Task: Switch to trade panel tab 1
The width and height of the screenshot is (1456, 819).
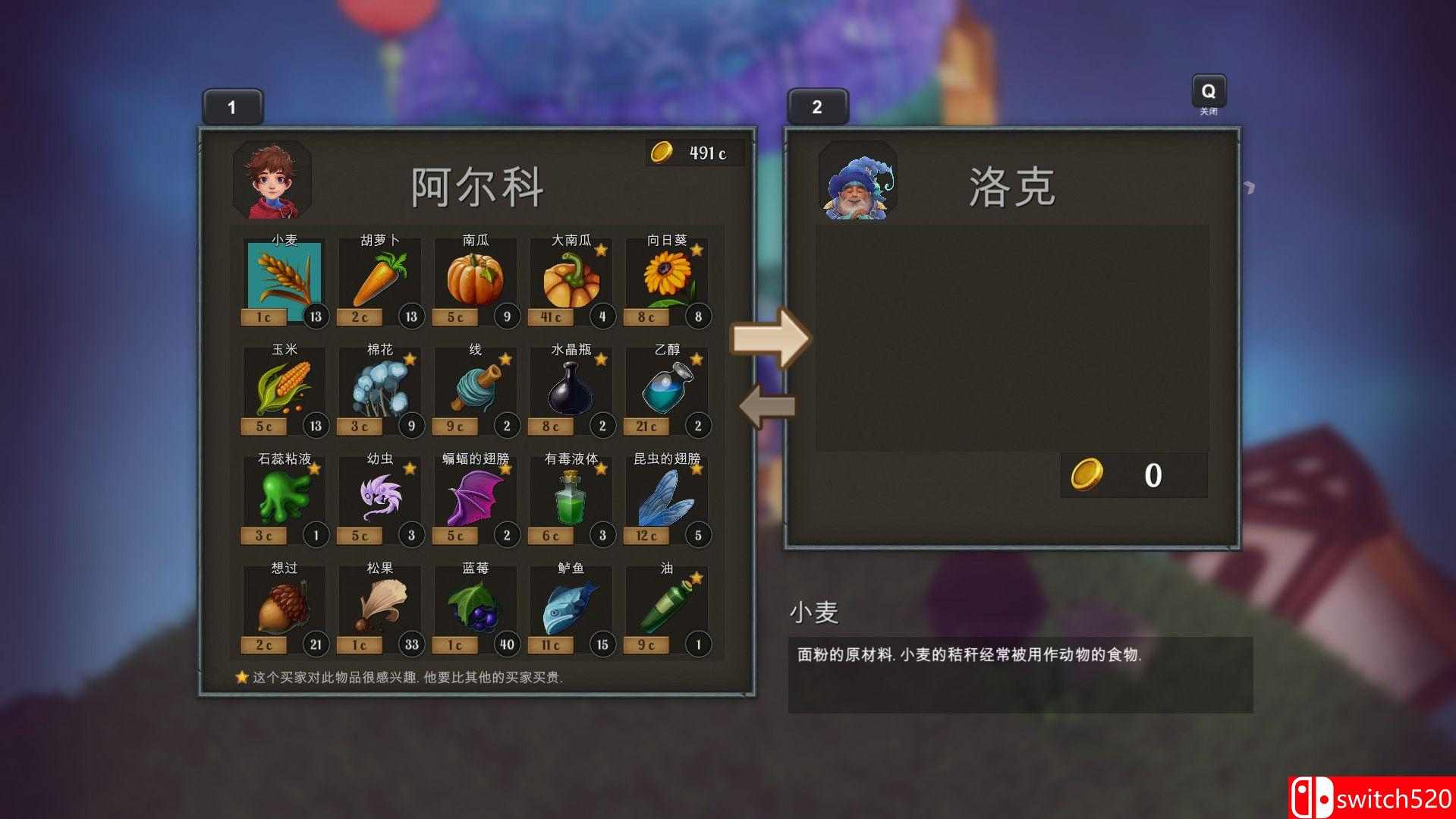Action: 232,106
